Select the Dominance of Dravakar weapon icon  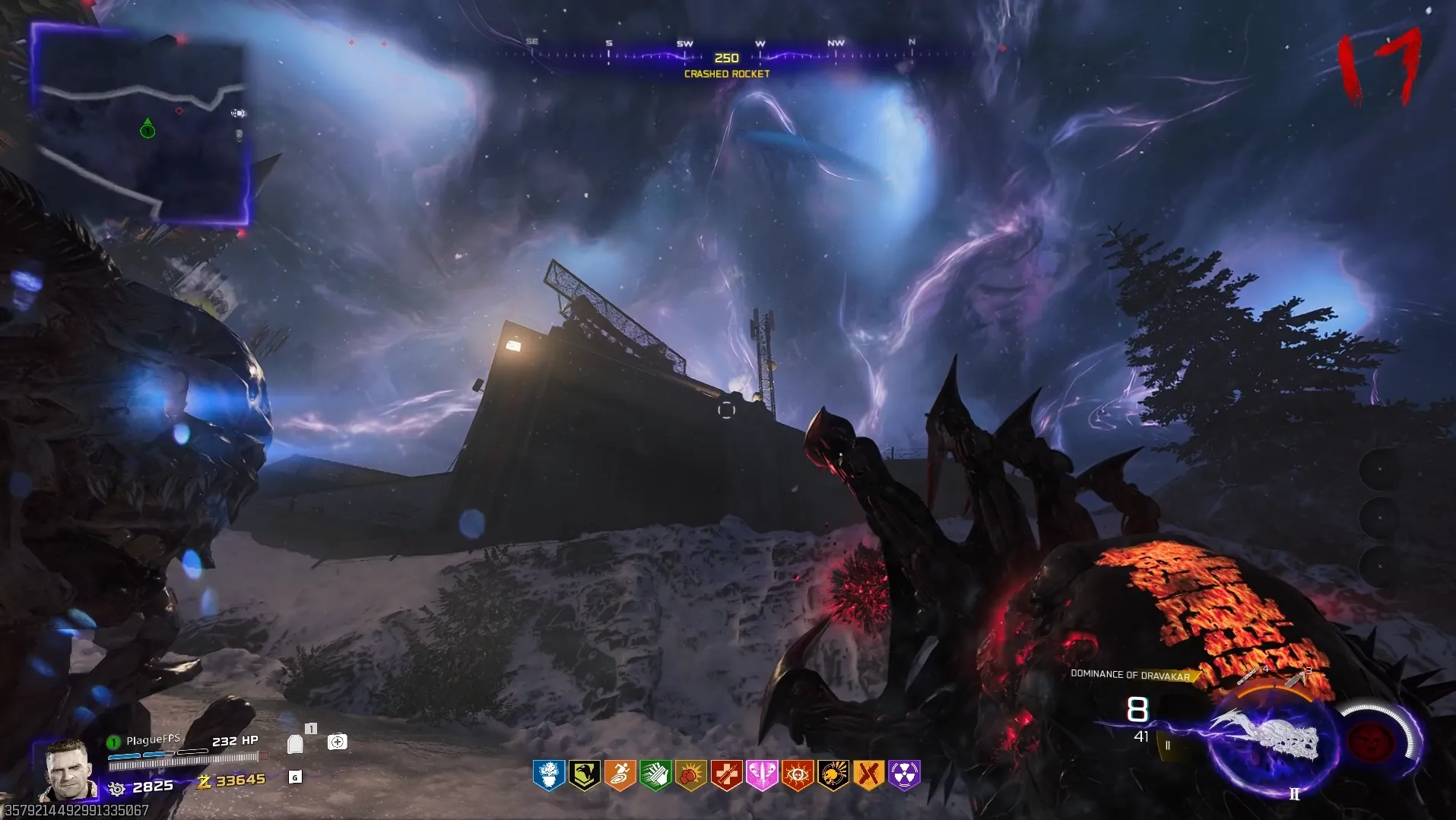click(1266, 736)
